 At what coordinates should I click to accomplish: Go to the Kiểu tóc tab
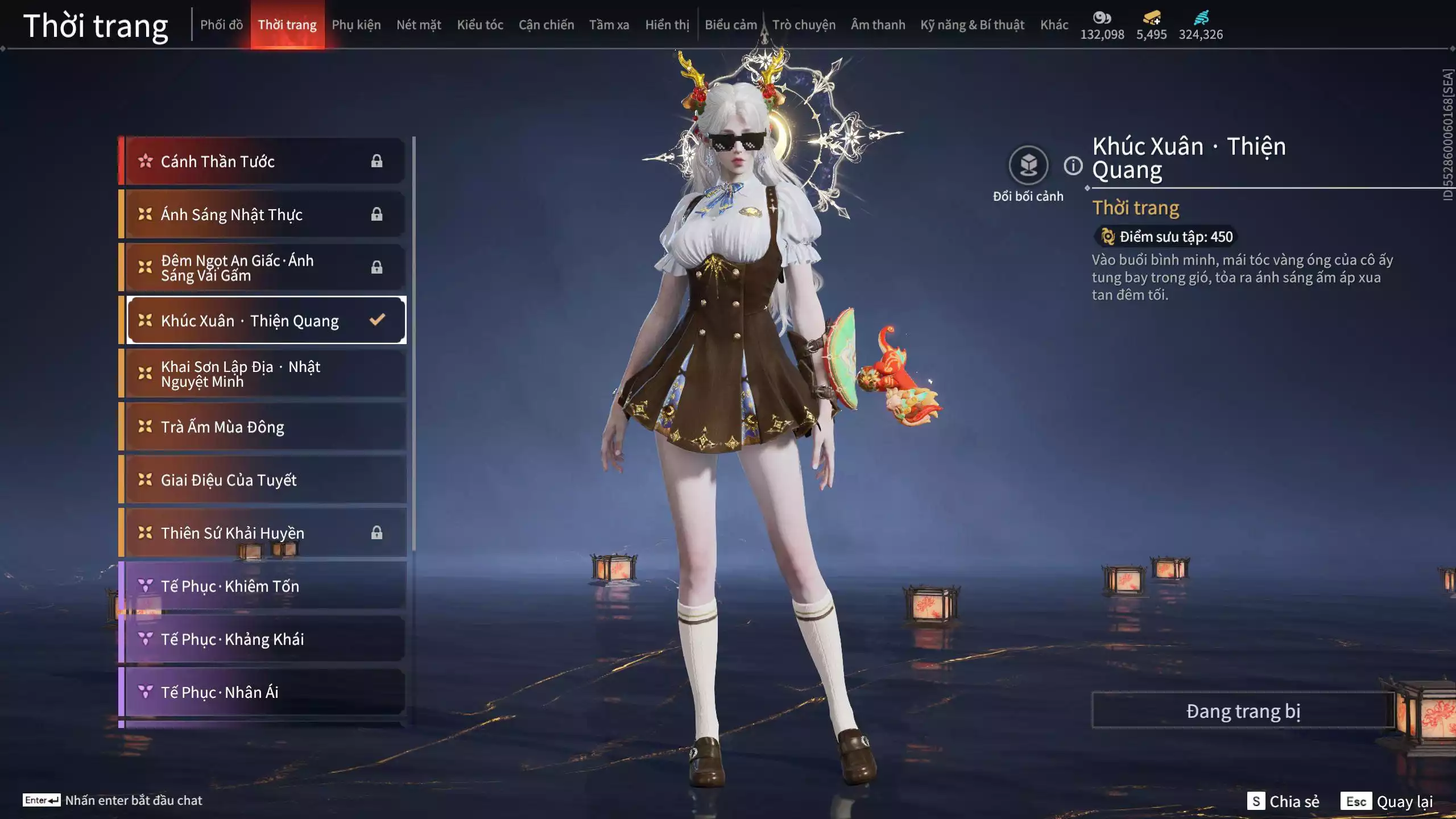480,25
